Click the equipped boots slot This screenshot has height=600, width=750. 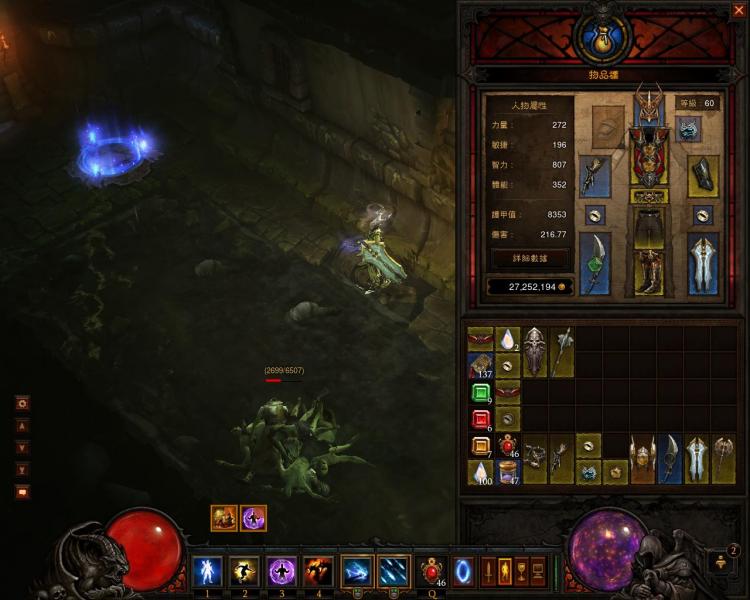[649, 272]
